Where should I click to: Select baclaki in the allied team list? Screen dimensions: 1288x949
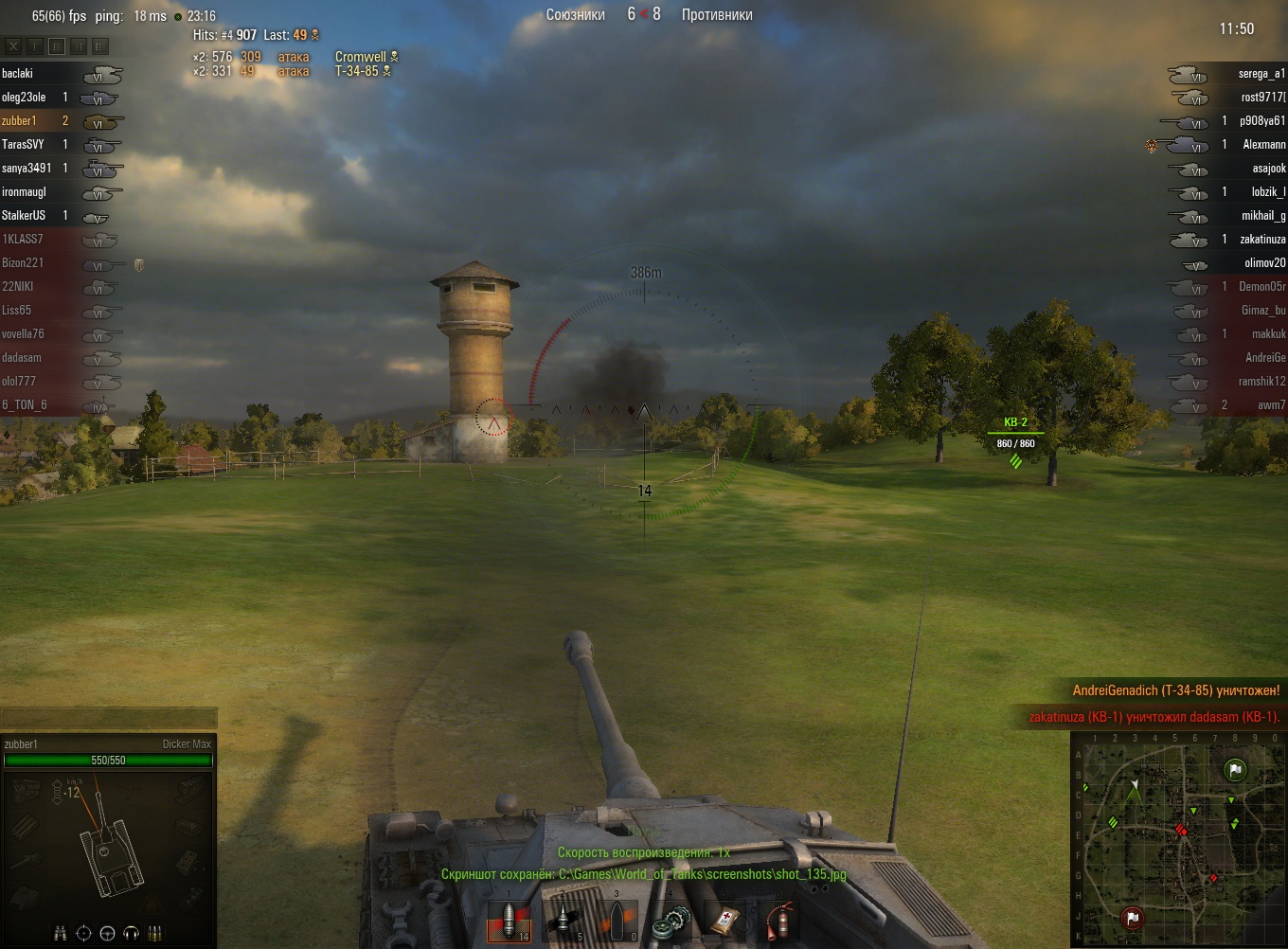tap(18, 73)
